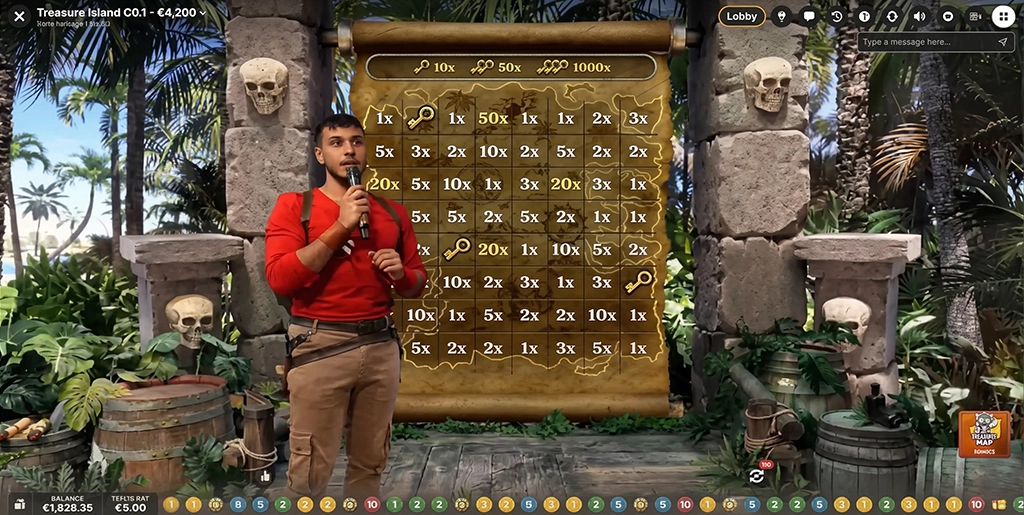The image size is (1024, 515).
Task: Toggle sound with the speaker icon
Action: coord(920,16)
